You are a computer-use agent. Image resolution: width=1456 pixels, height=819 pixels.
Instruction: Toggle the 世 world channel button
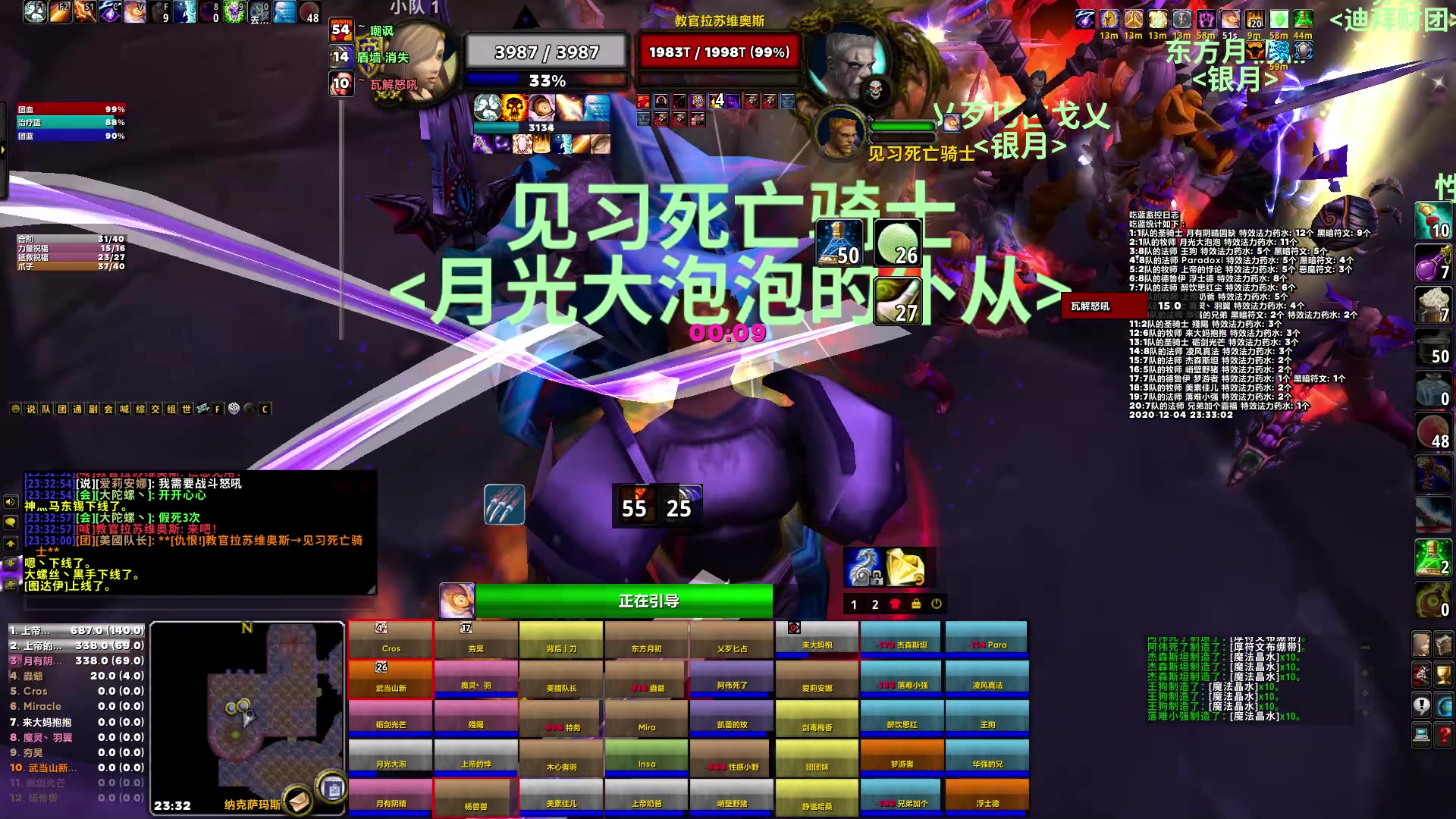coord(188,409)
